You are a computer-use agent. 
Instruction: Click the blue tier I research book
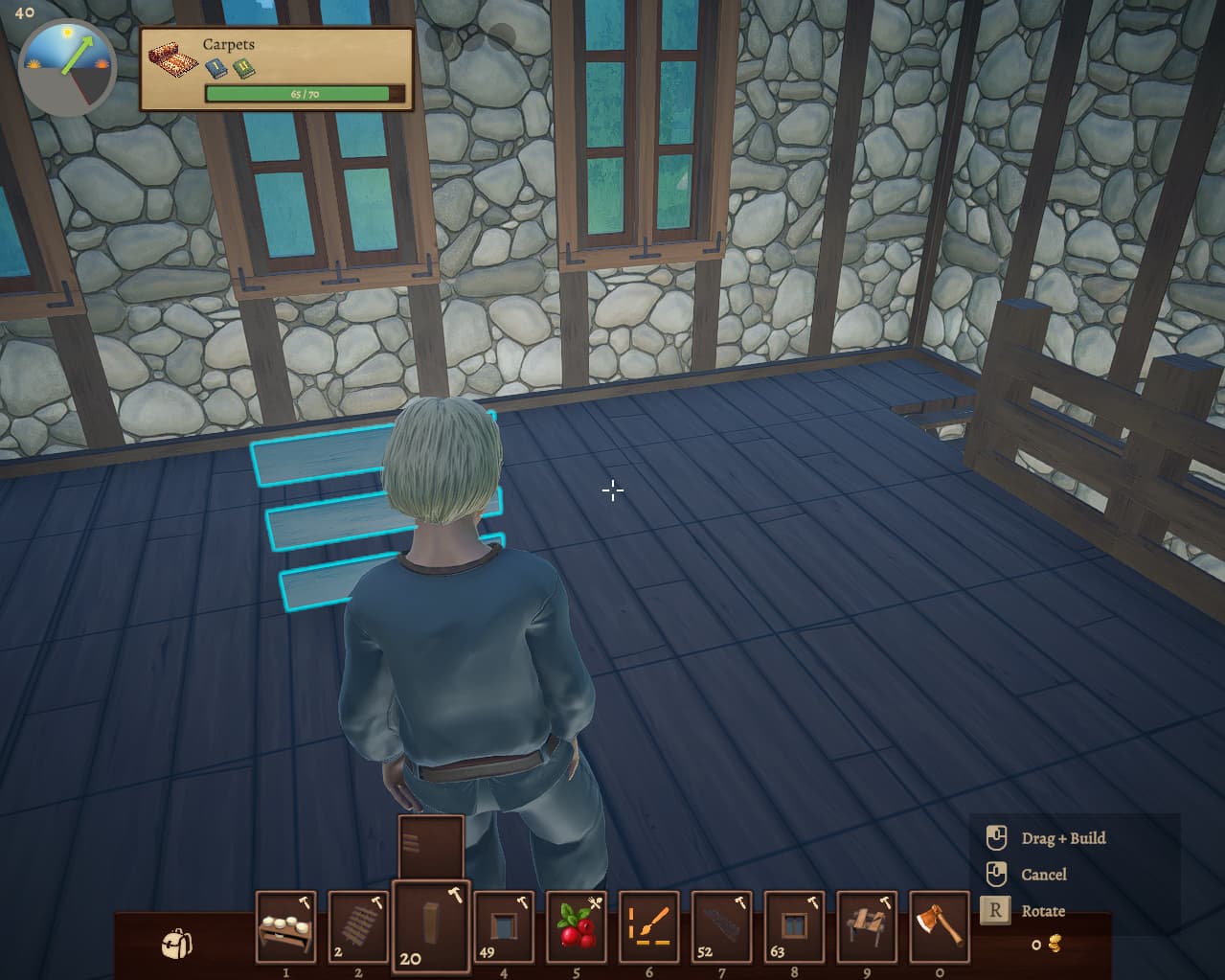tap(217, 69)
